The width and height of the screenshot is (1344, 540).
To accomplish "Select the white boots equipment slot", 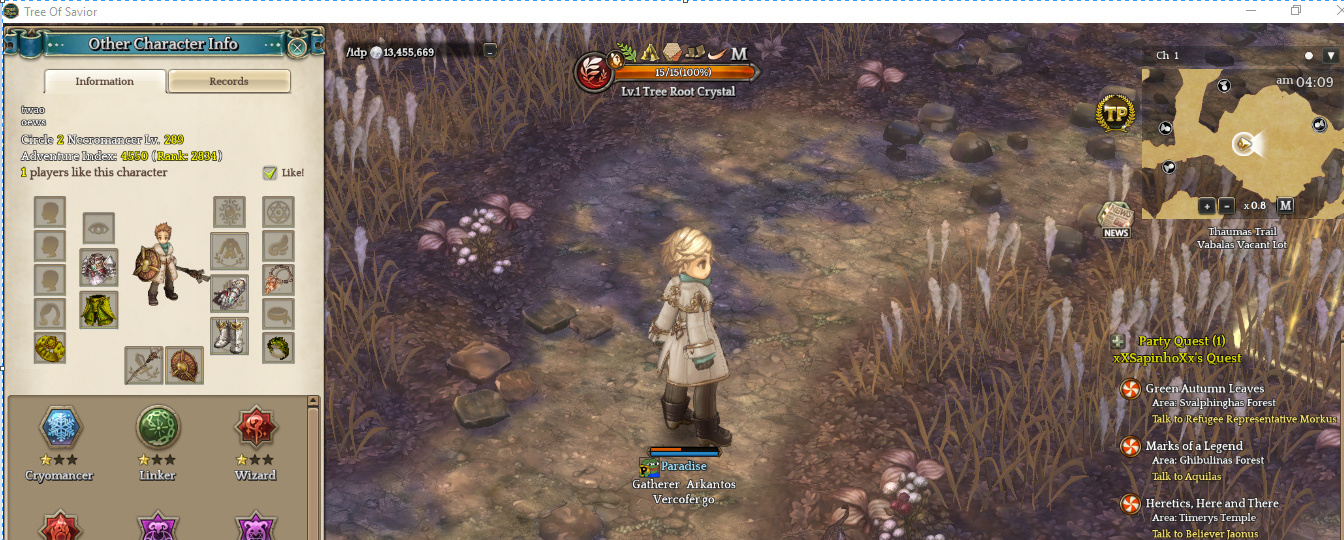I will (229, 336).
